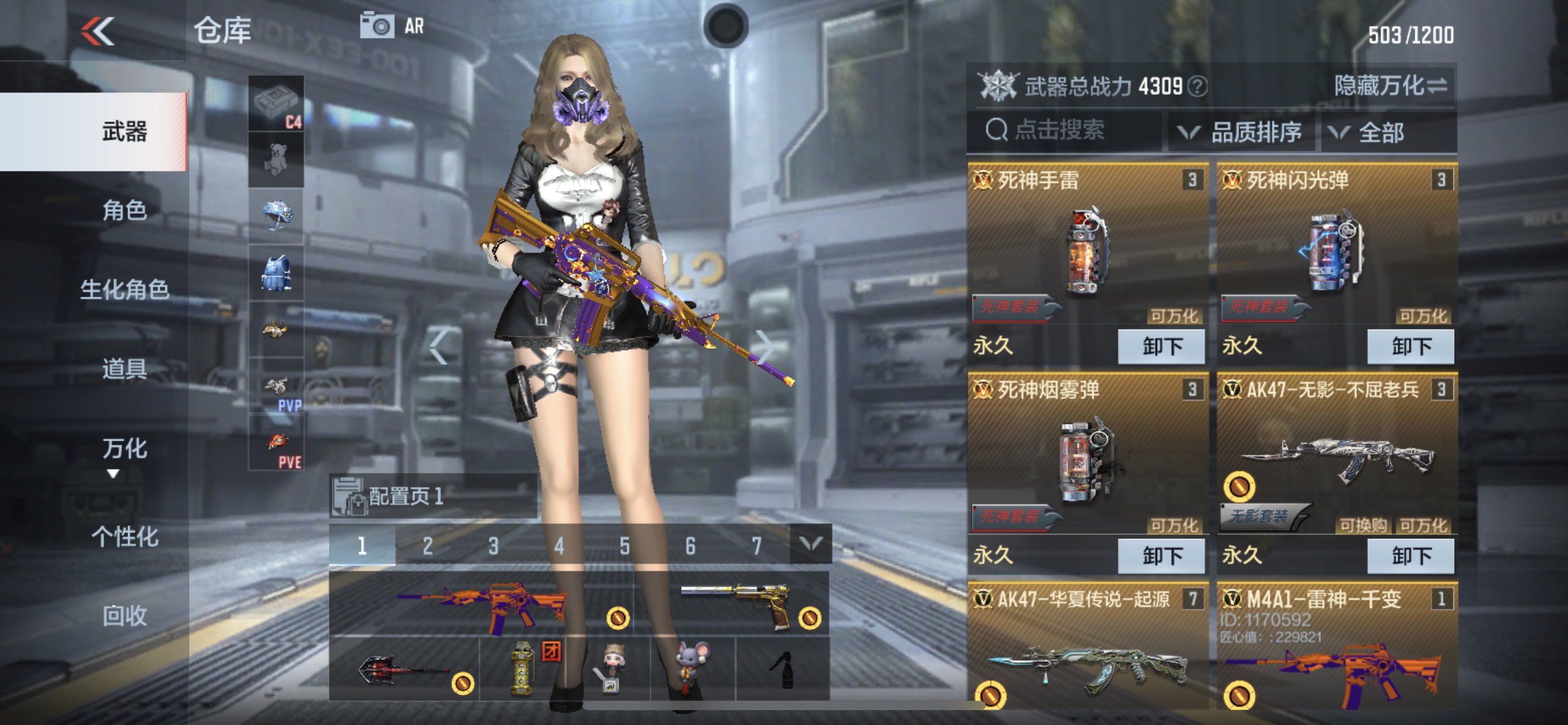Switch to loadout page 3

pyautogui.click(x=493, y=546)
